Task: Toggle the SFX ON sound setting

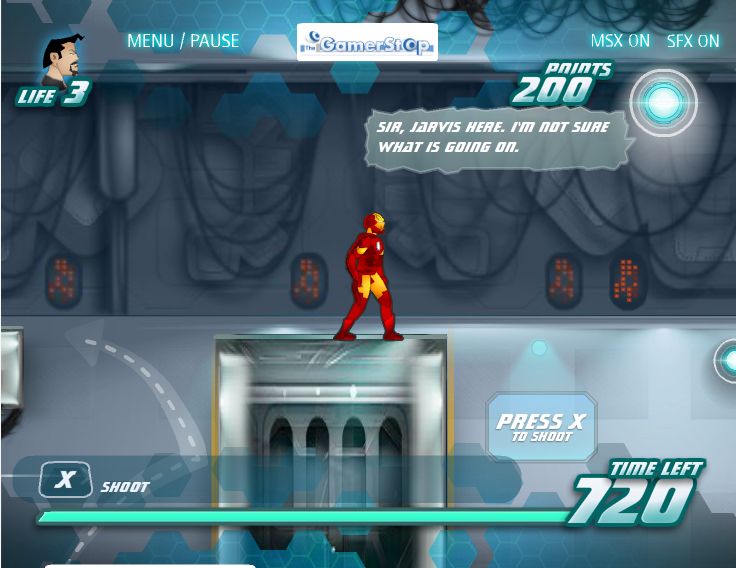Action: coord(693,41)
